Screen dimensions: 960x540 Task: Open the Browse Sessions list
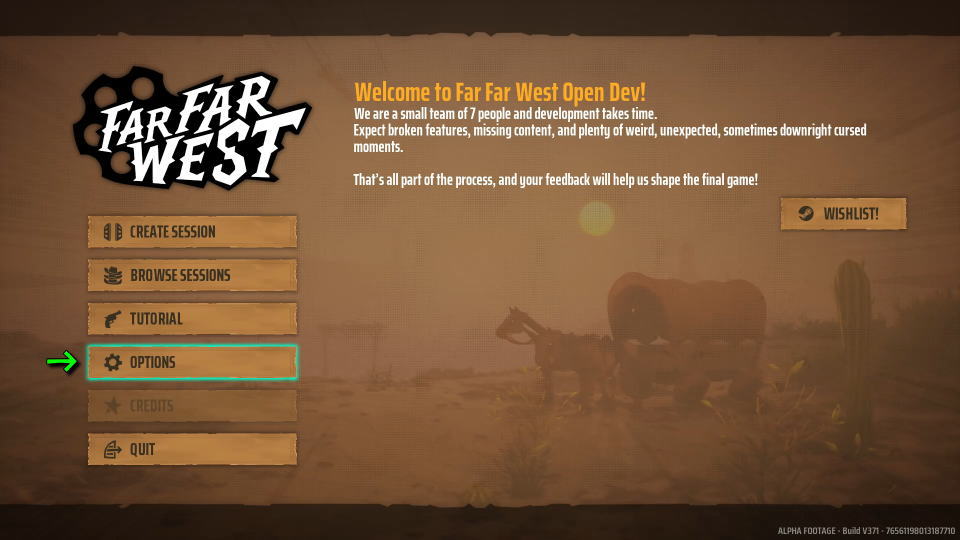point(192,275)
